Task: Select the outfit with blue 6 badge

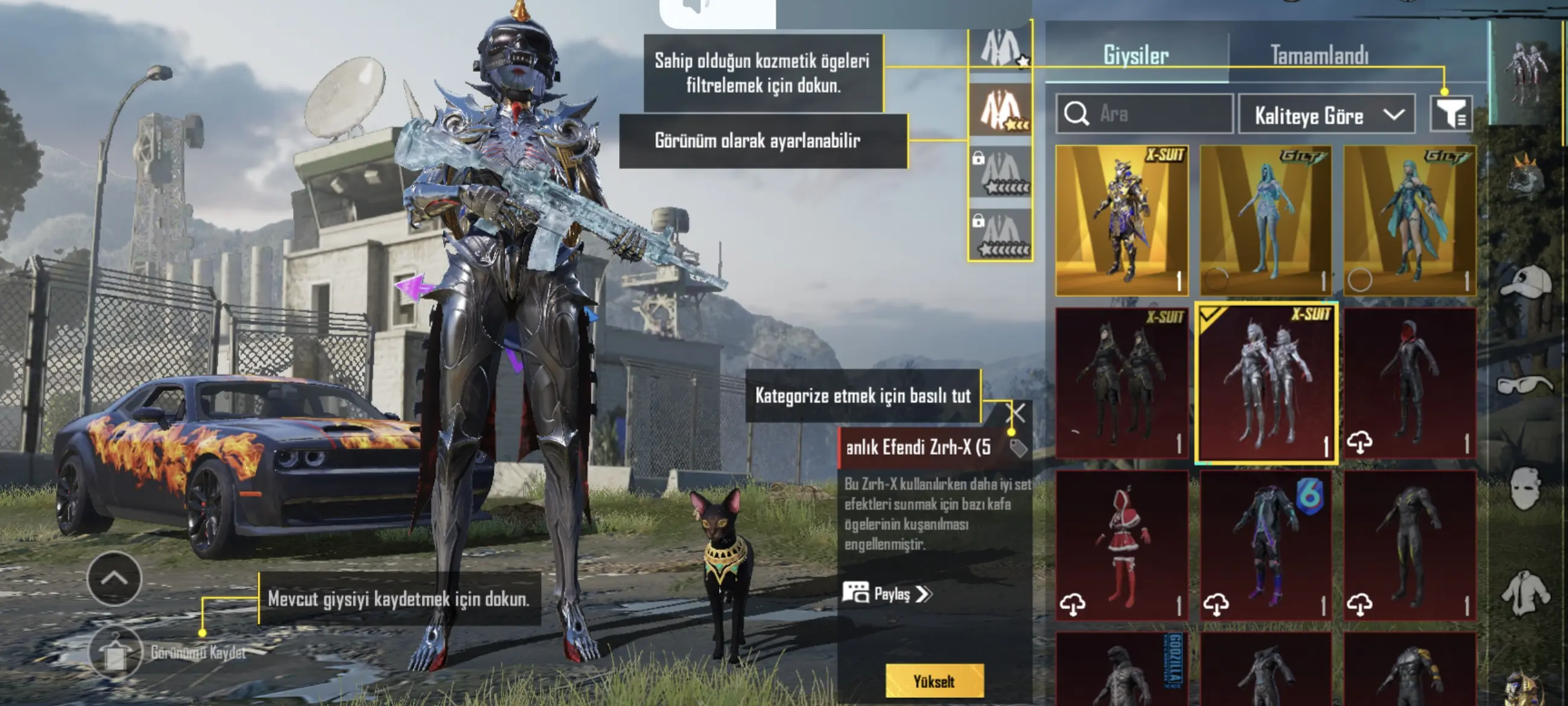Action: tap(1266, 545)
